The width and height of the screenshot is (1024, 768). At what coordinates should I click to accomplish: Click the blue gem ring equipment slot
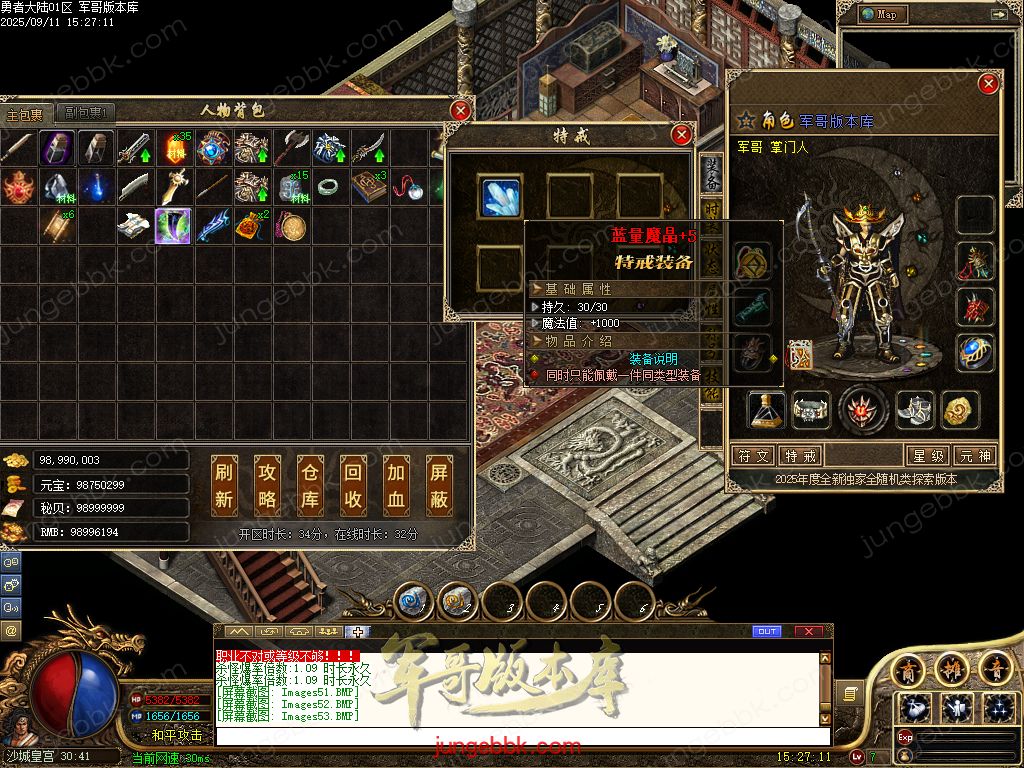point(975,352)
